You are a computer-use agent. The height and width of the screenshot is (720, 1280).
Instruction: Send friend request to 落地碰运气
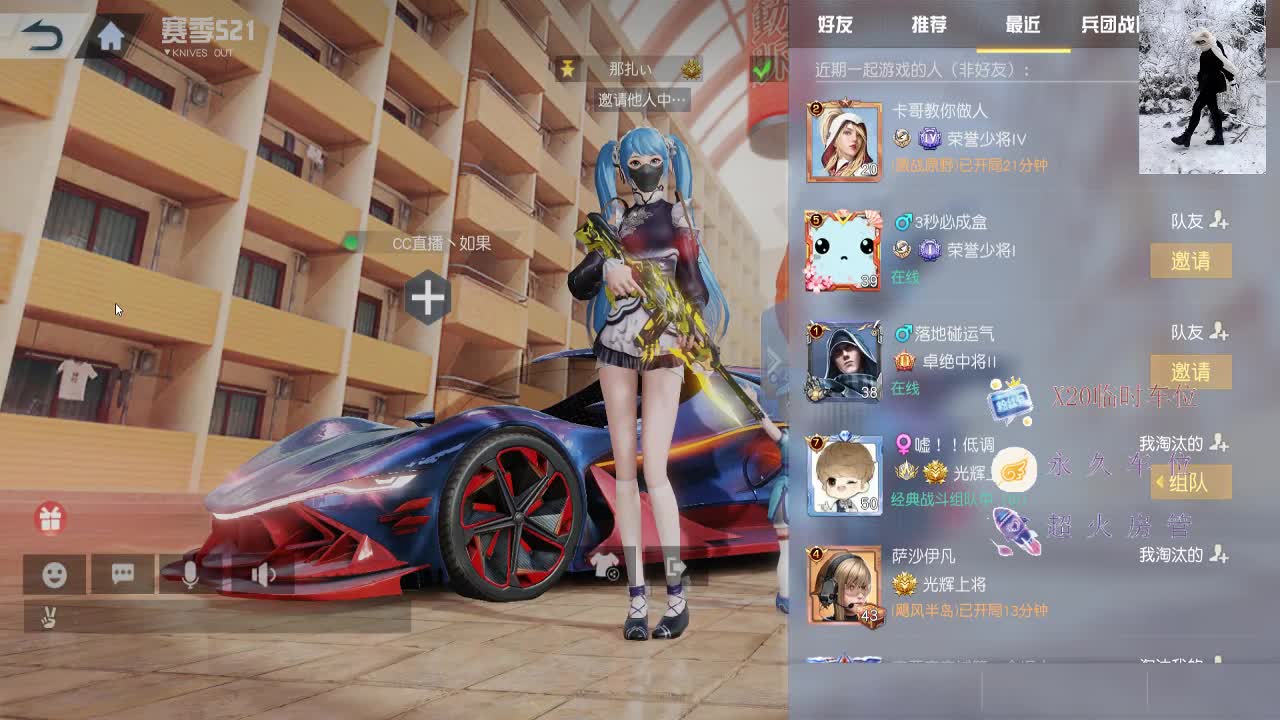point(1221,332)
